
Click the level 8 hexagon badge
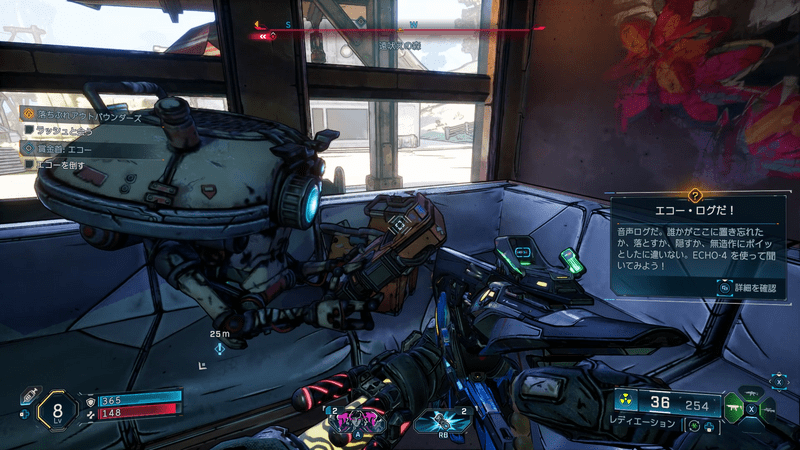[x=58, y=408]
